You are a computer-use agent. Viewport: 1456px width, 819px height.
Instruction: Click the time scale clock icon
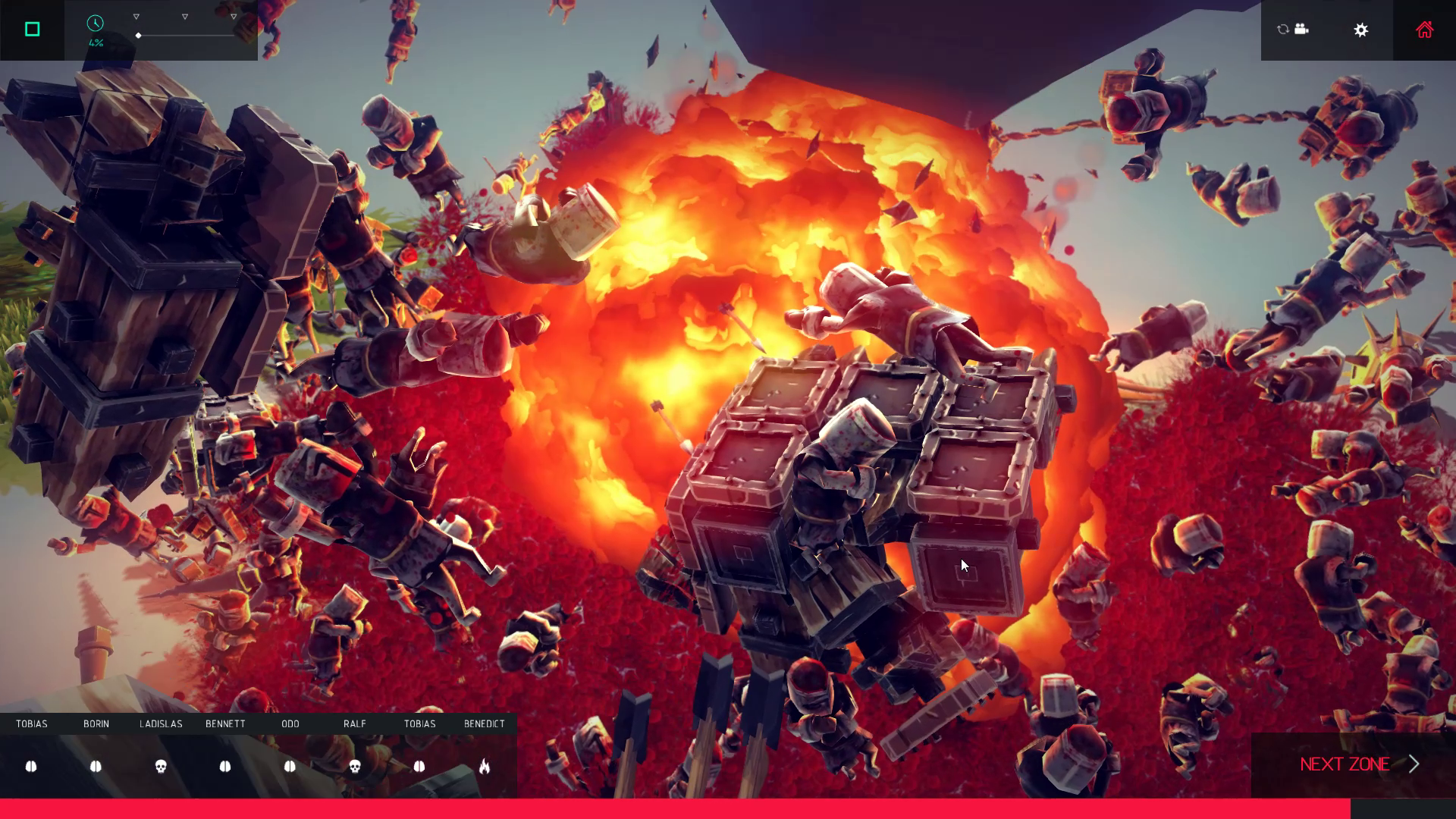pos(95,24)
